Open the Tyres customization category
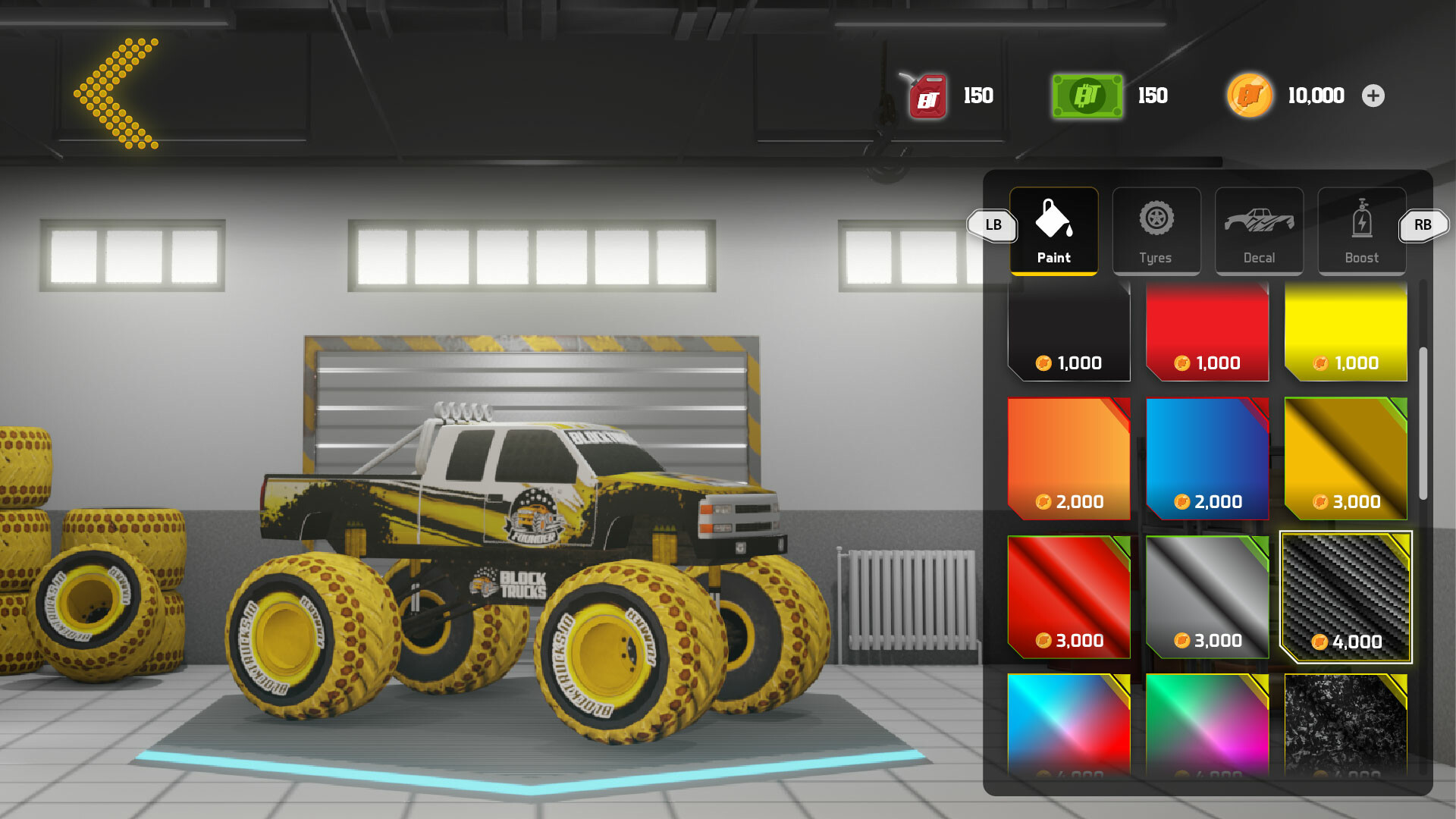The height and width of the screenshot is (819, 1456). tap(1156, 230)
